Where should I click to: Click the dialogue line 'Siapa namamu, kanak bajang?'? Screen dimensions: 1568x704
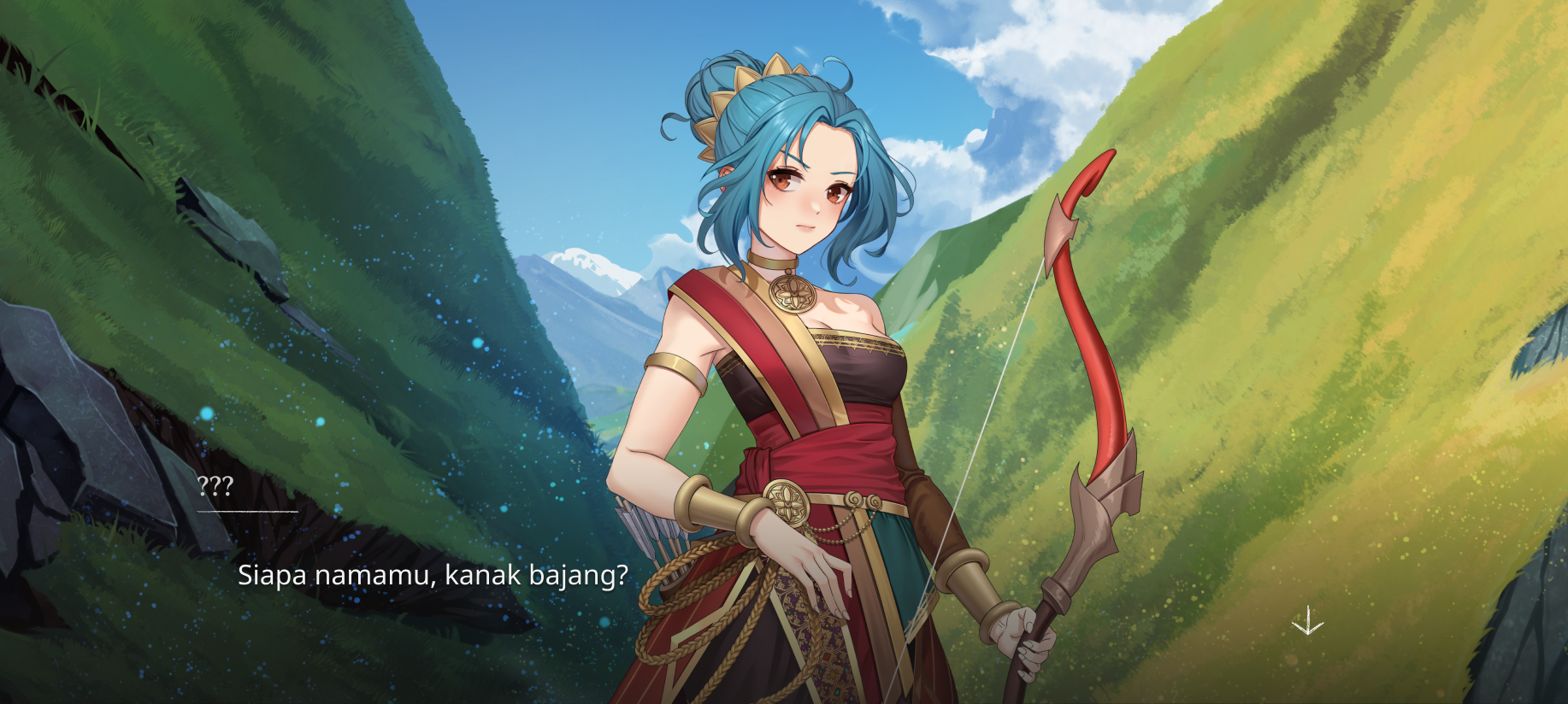pos(433,578)
